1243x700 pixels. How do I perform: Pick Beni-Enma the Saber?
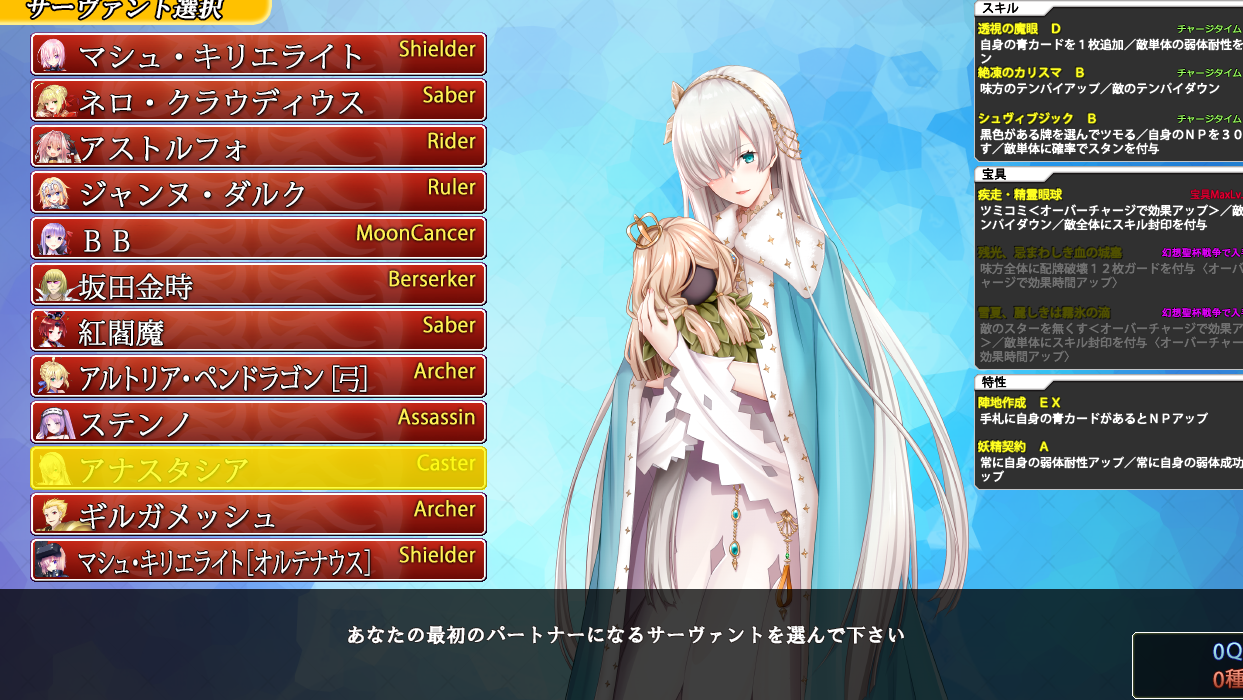(x=258, y=330)
